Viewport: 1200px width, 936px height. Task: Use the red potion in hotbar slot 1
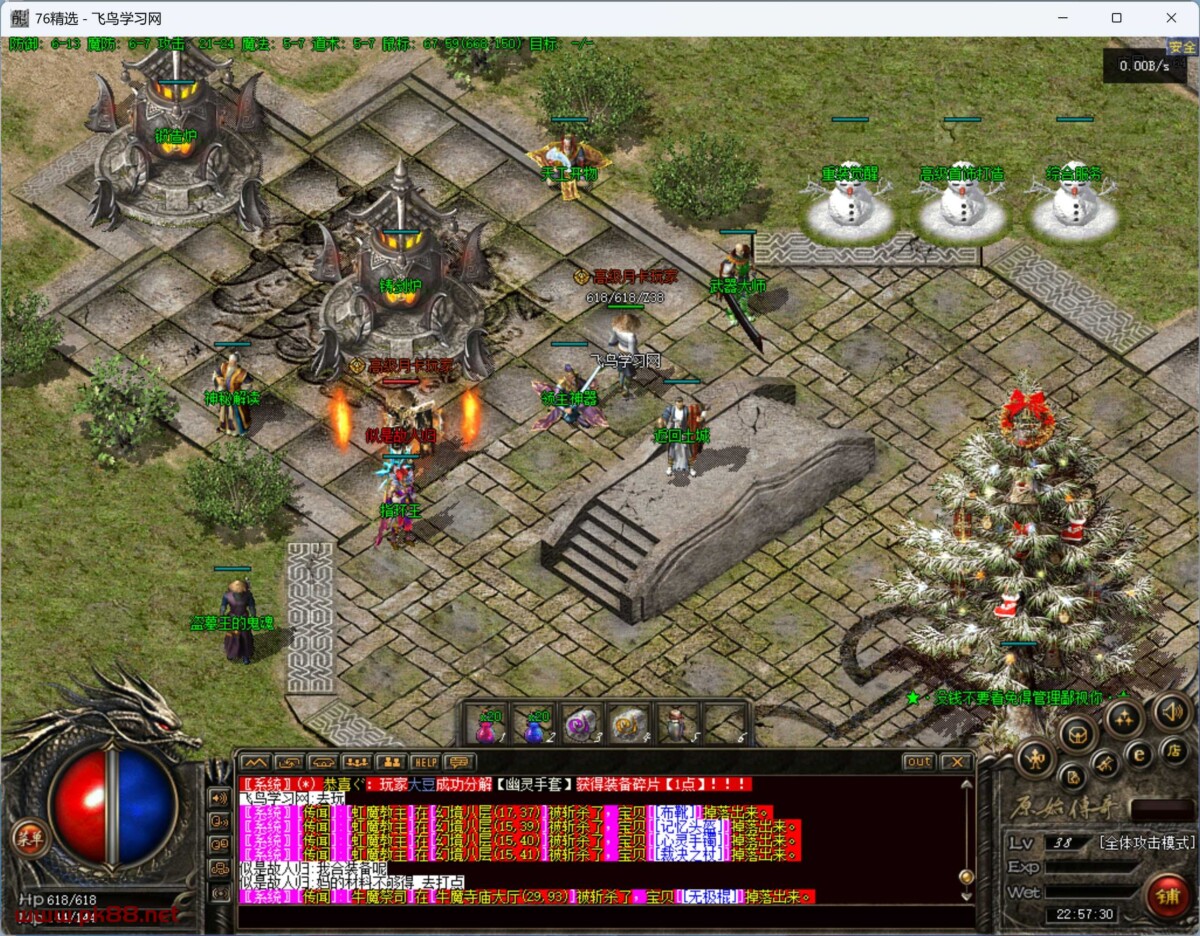coord(487,726)
